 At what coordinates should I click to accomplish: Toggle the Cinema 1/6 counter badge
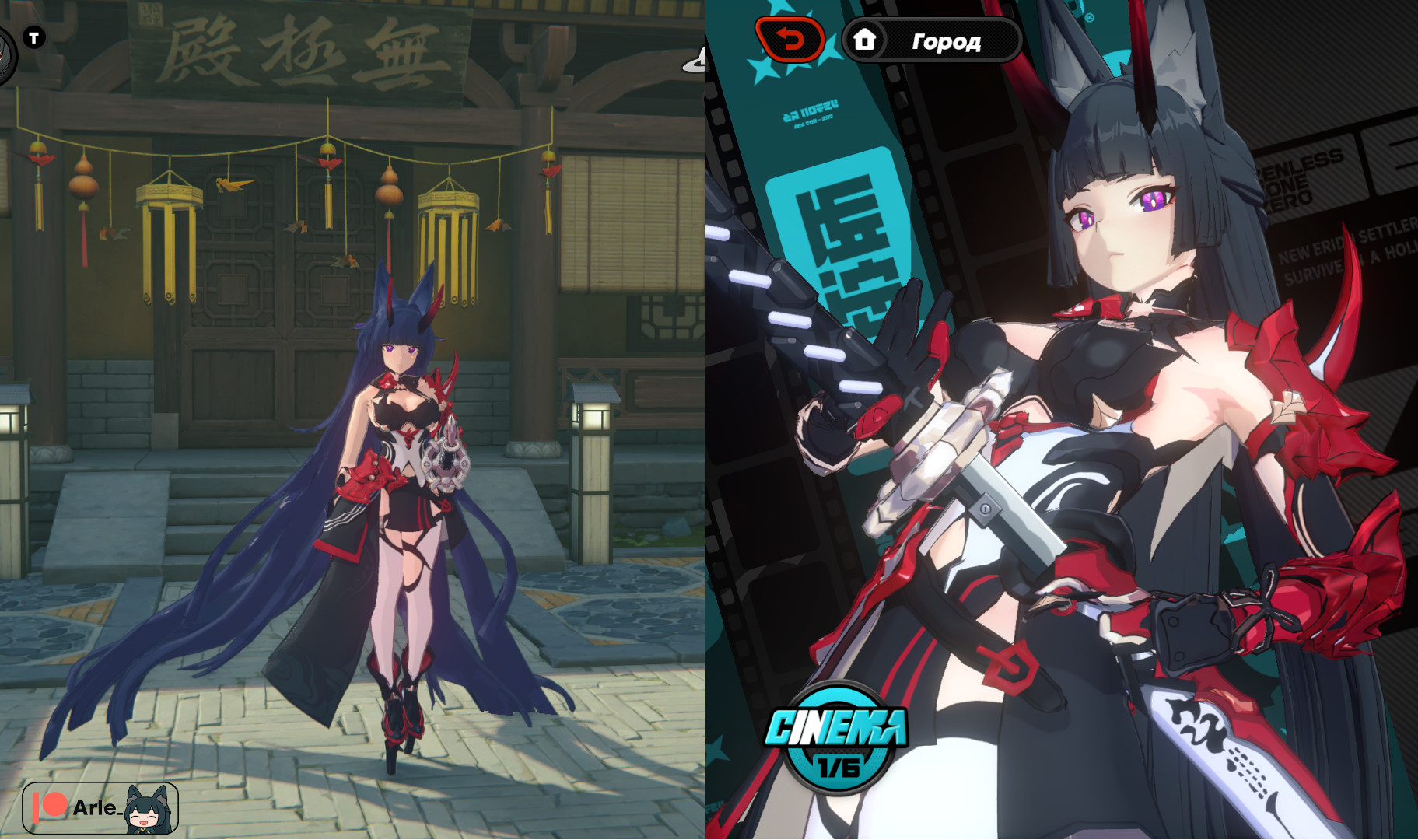click(x=839, y=767)
